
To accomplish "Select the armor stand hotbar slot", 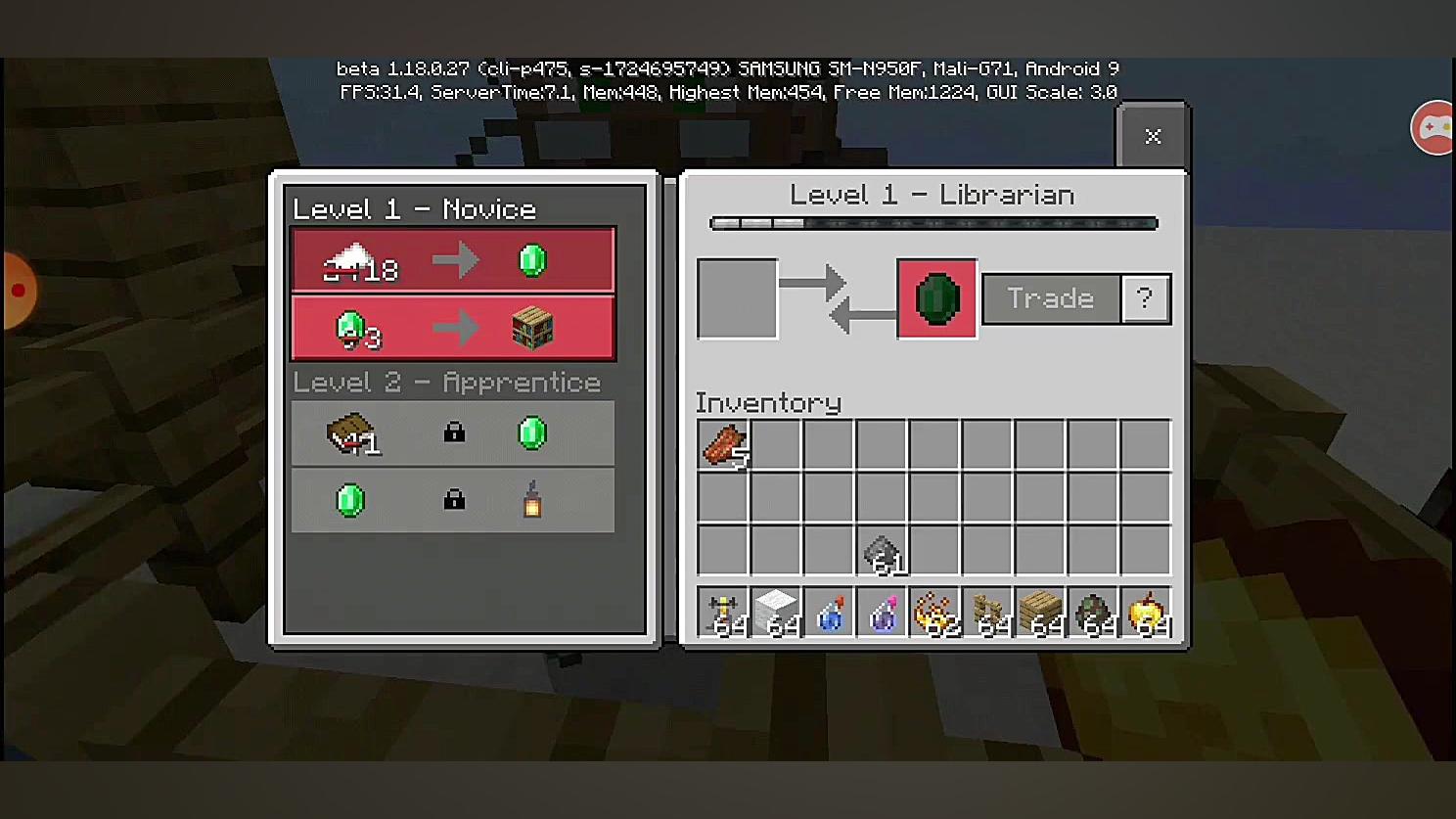I will coord(723,614).
